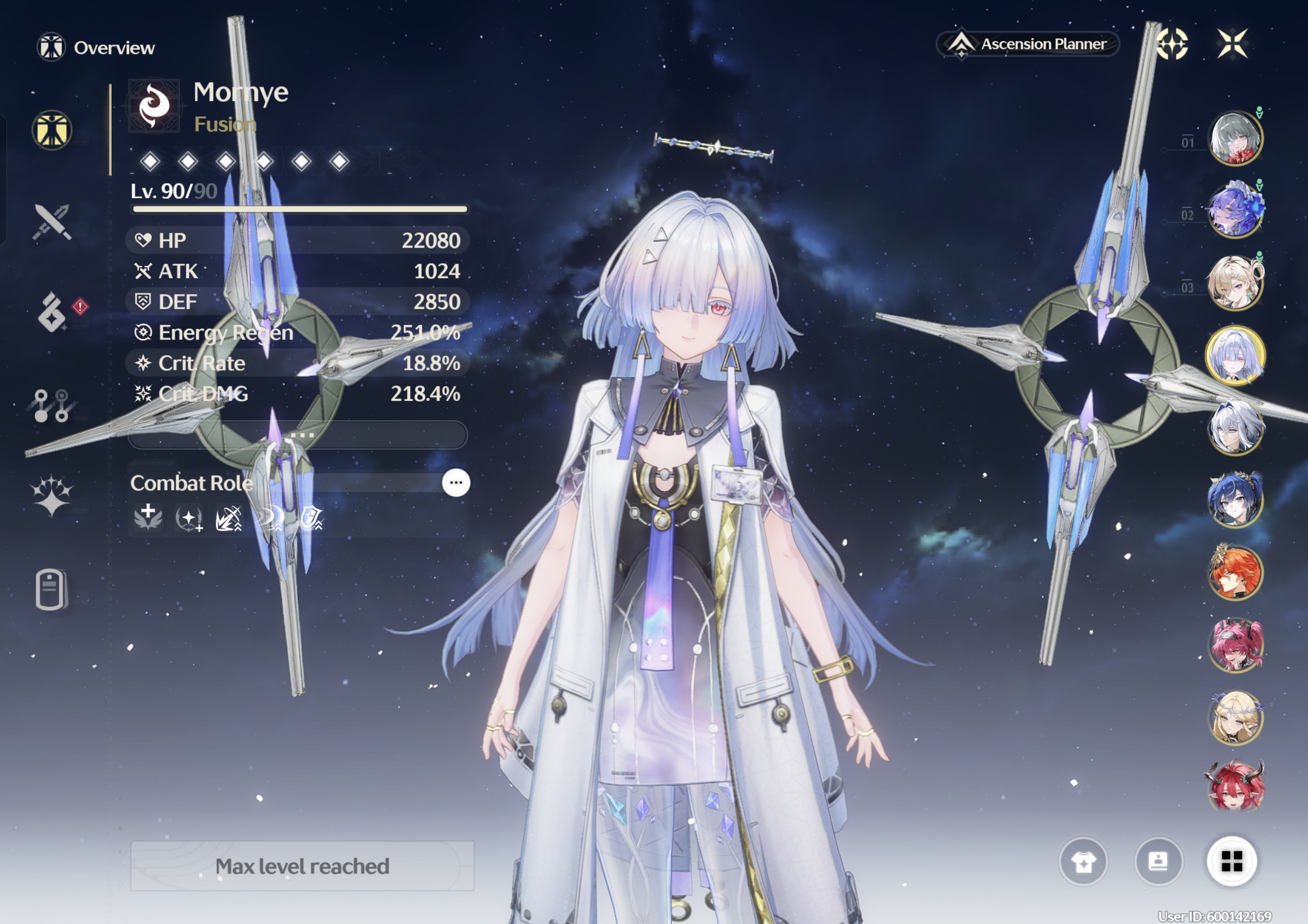This screenshot has height=924, width=1308.
Task: Pick the orange-haired character portrait
Action: click(1235, 572)
